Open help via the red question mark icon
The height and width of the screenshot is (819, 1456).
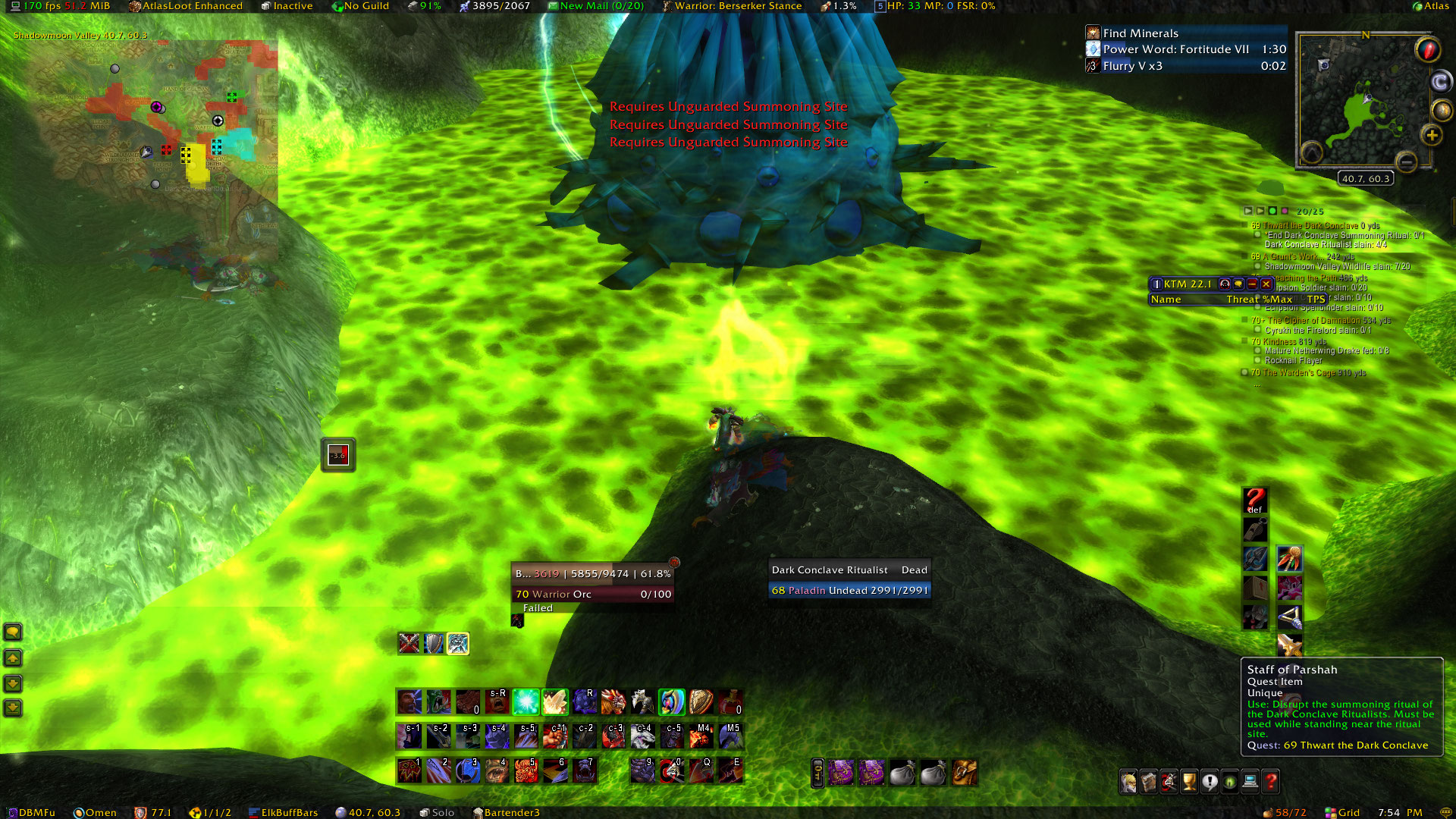point(1270,781)
